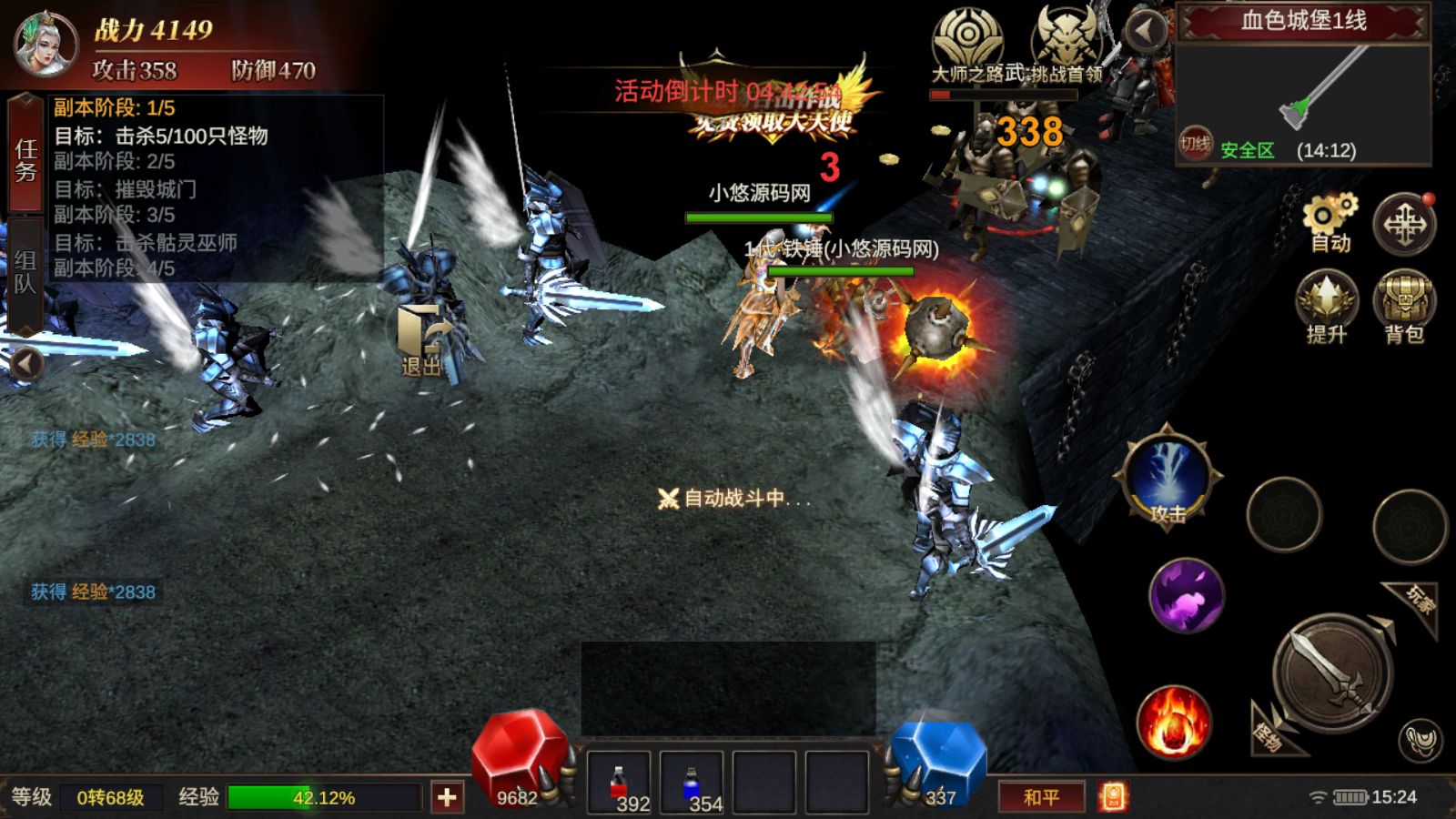Use the purple shadow skill
The height and width of the screenshot is (819, 1456).
(1186, 596)
